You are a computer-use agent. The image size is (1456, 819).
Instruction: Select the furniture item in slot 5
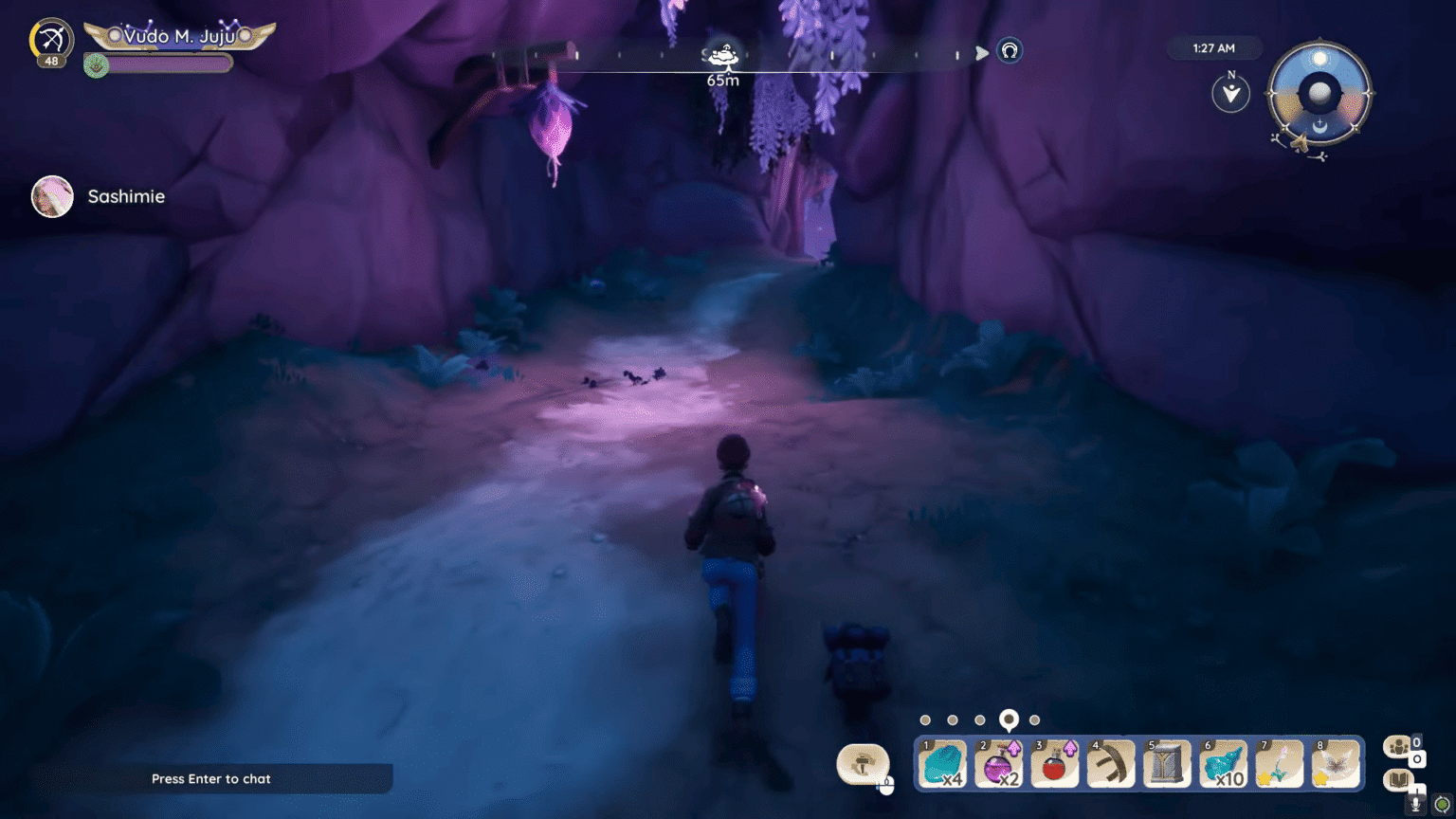(x=1166, y=763)
